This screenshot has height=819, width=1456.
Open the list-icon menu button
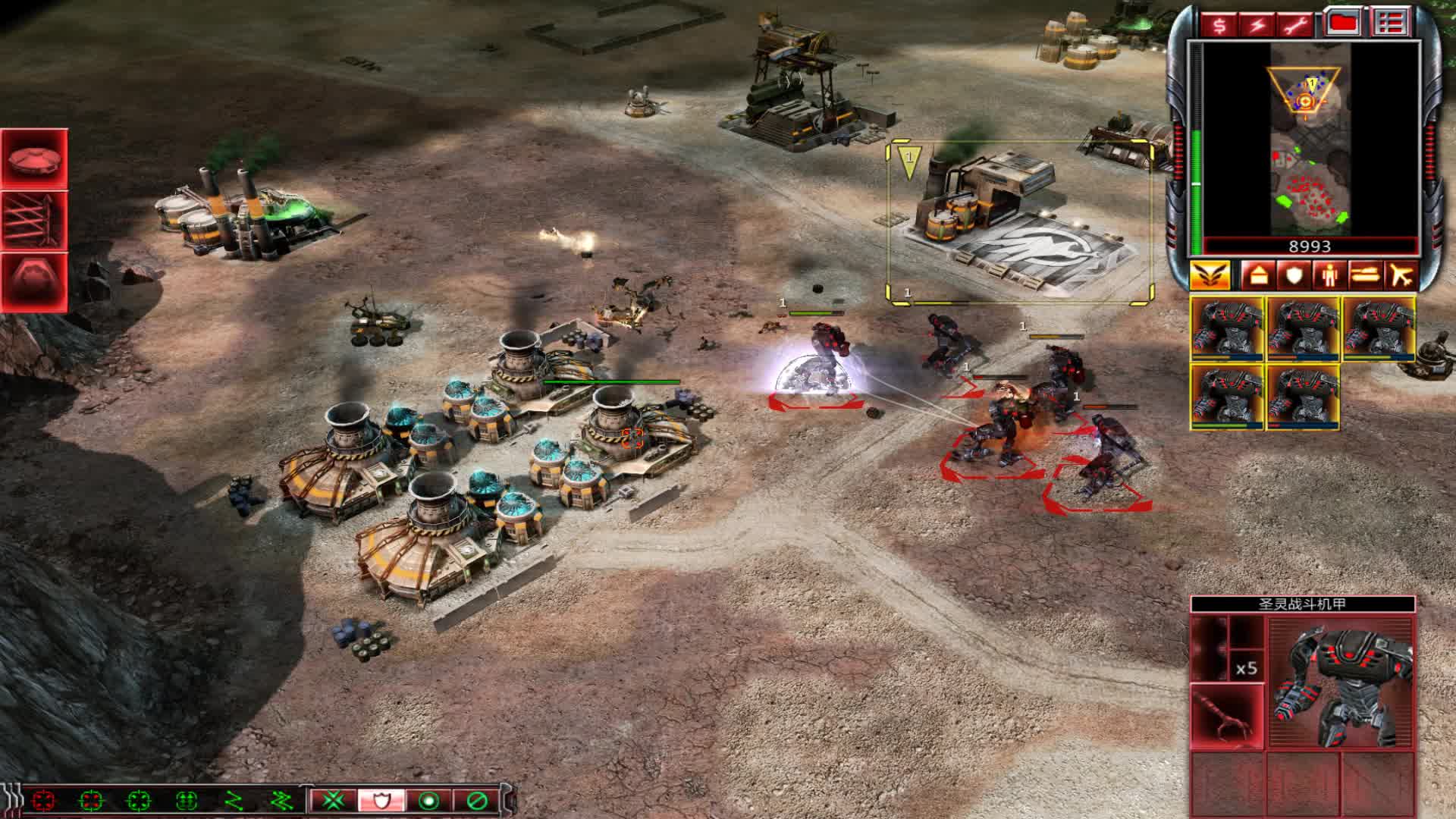[x=1389, y=24]
